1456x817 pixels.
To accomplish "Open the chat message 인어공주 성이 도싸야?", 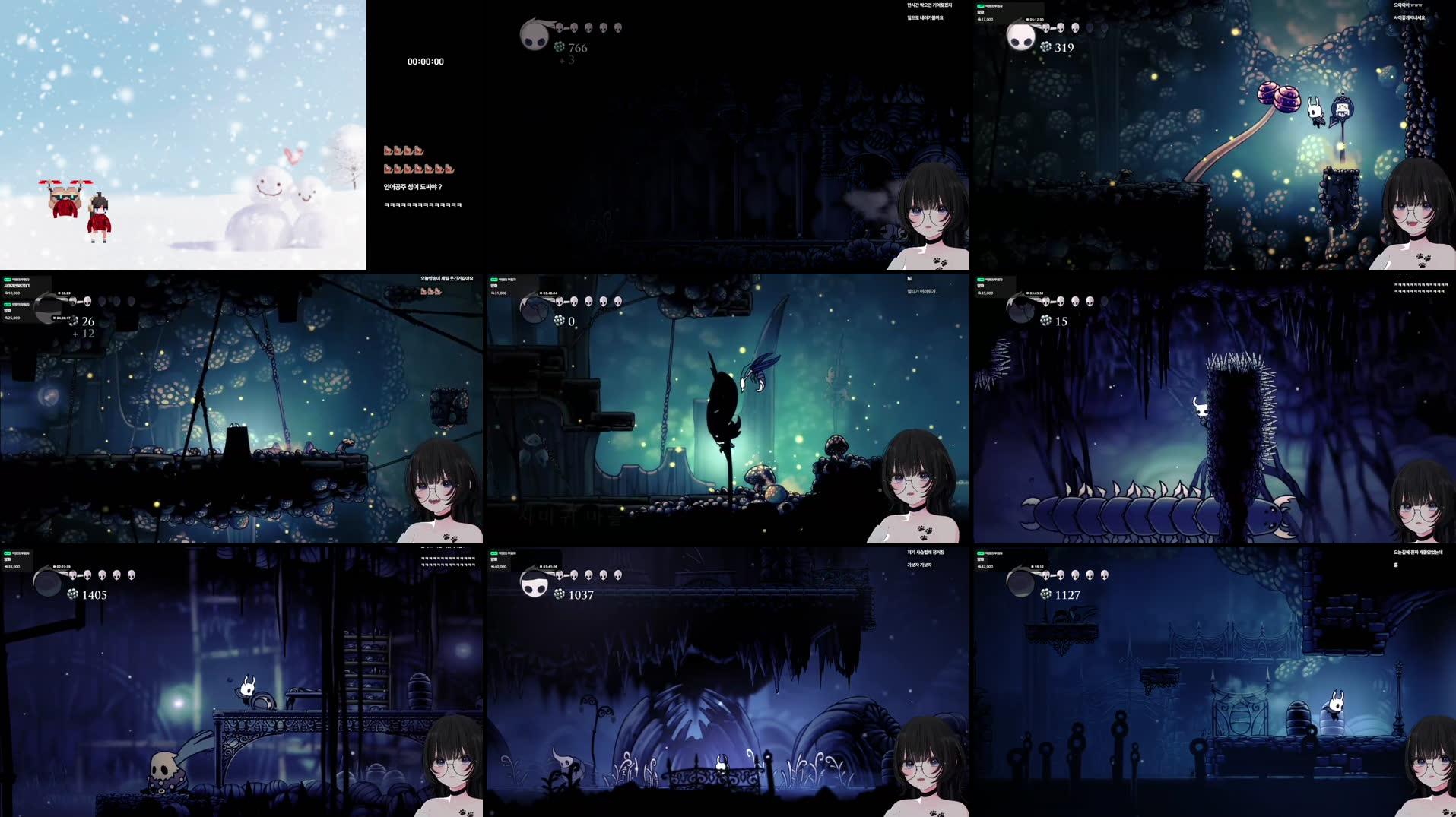I will pos(414,186).
